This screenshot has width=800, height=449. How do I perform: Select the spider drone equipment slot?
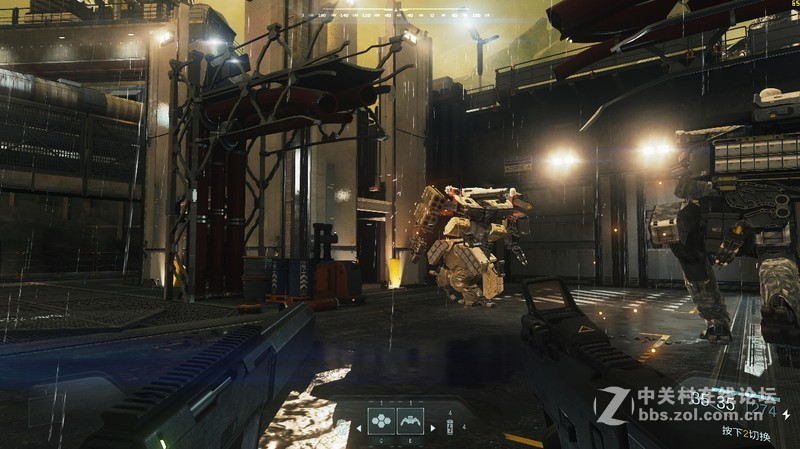tap(412, 422)
